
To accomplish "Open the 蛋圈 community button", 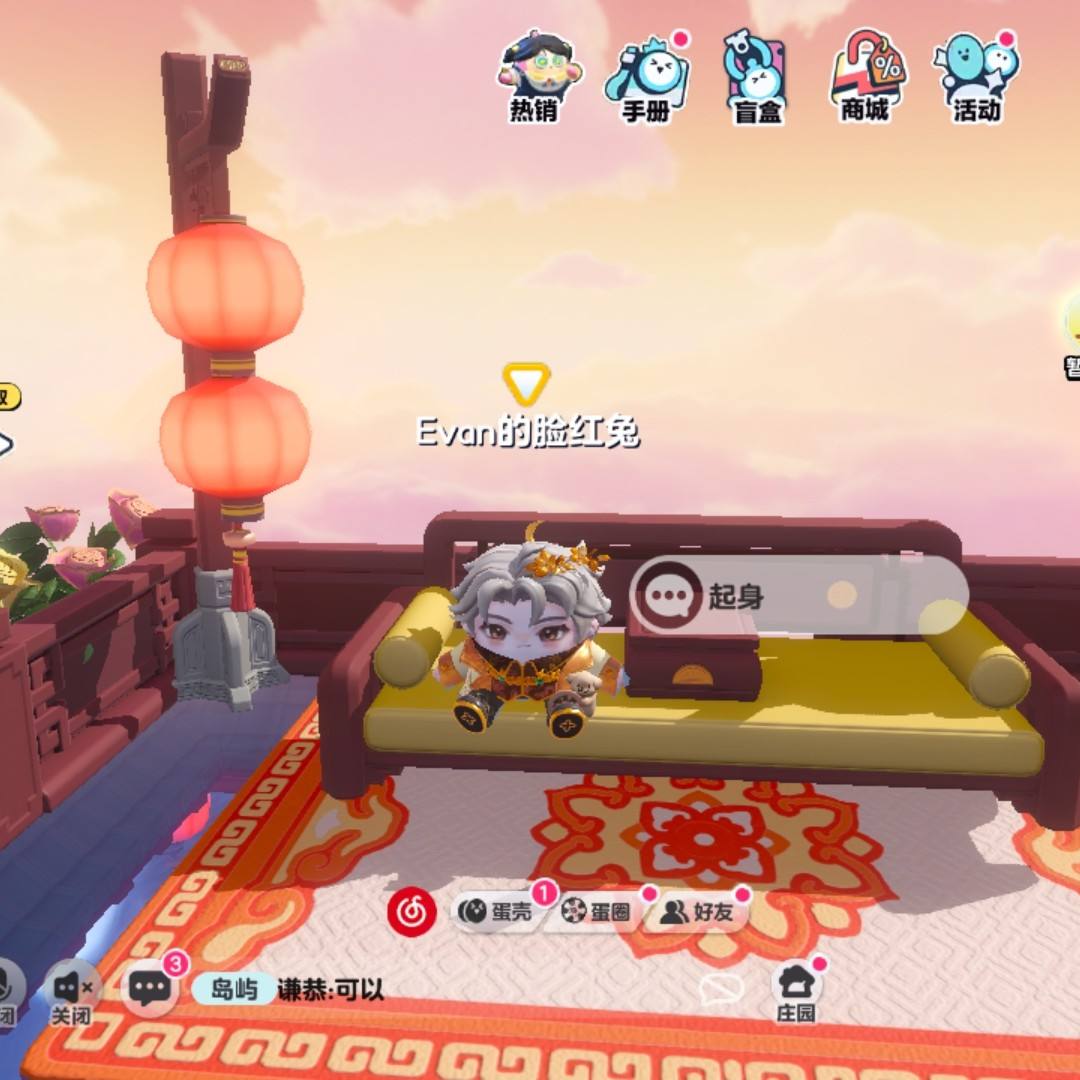I will pyautogui.click(x=595, y=911).
